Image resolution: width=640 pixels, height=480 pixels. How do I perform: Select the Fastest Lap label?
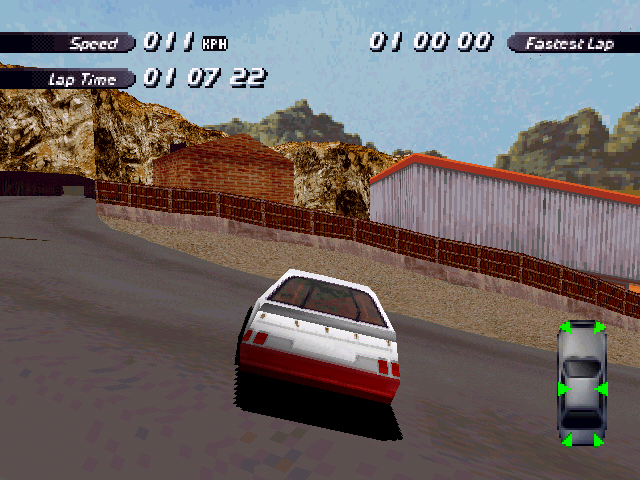click(571, 43)
